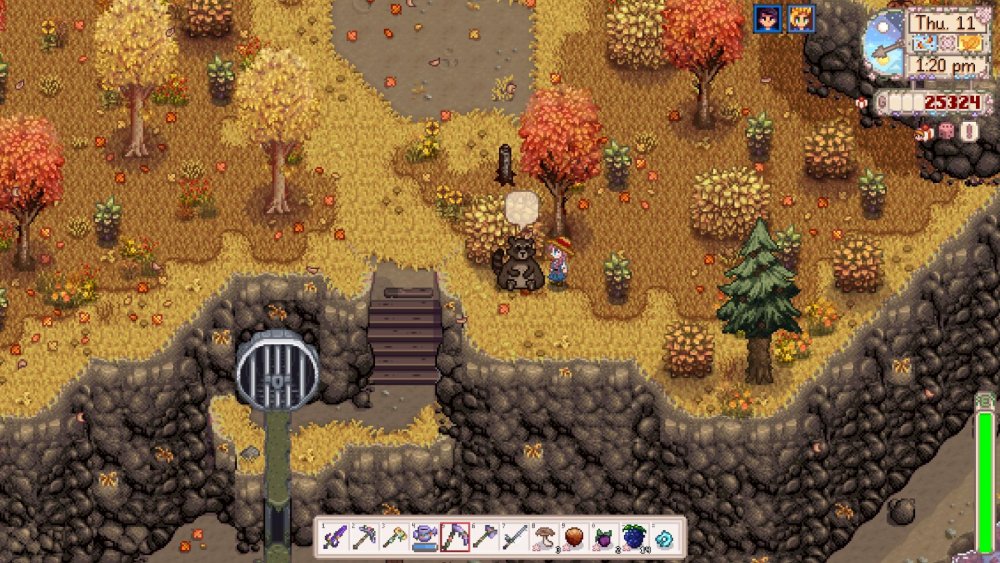The width and height of the screenshot is (1000, 563).
Task: Pick the purple wild plum slot
Action: [604, 538]
